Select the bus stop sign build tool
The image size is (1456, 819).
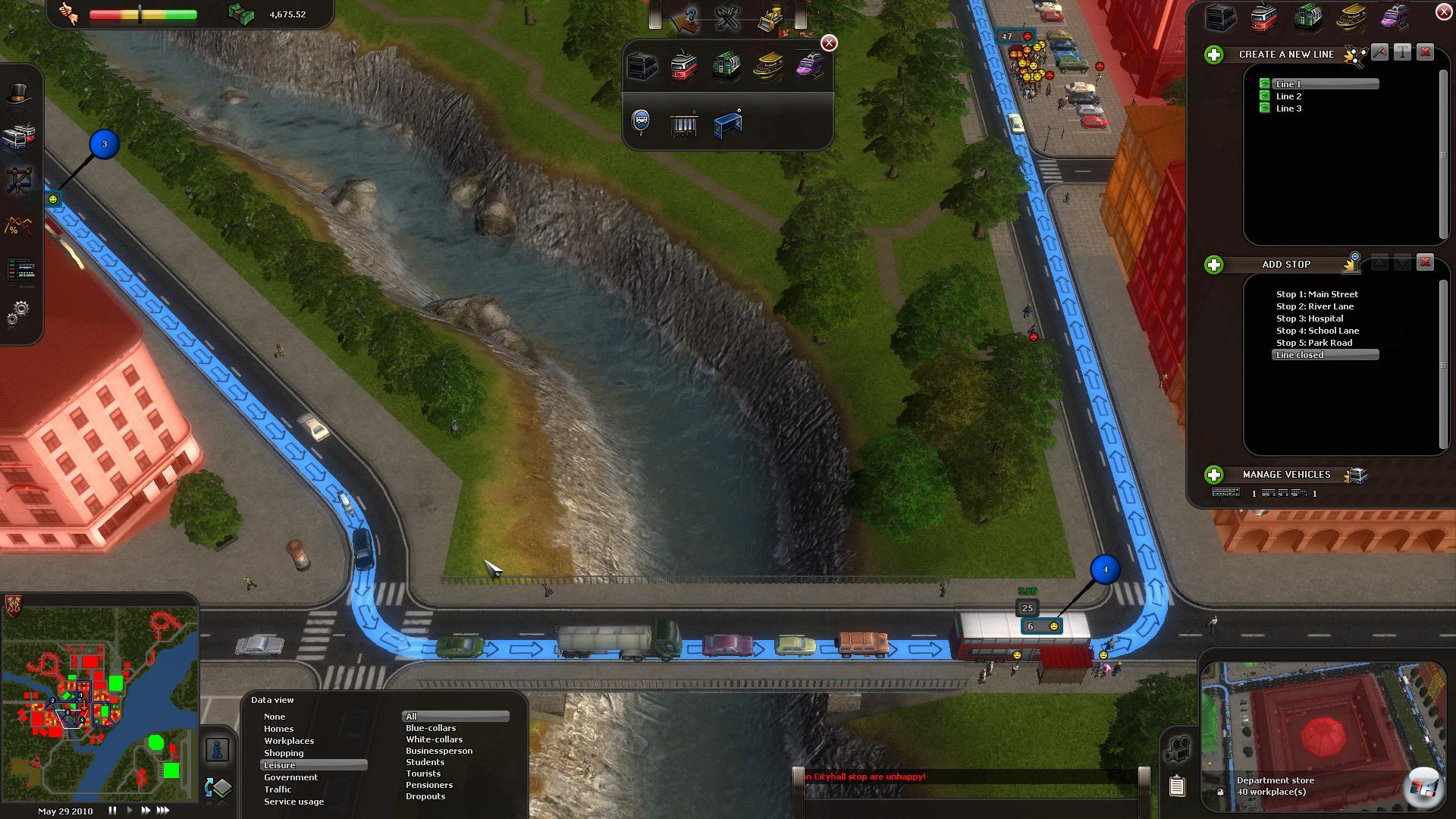tap(641, 121)
